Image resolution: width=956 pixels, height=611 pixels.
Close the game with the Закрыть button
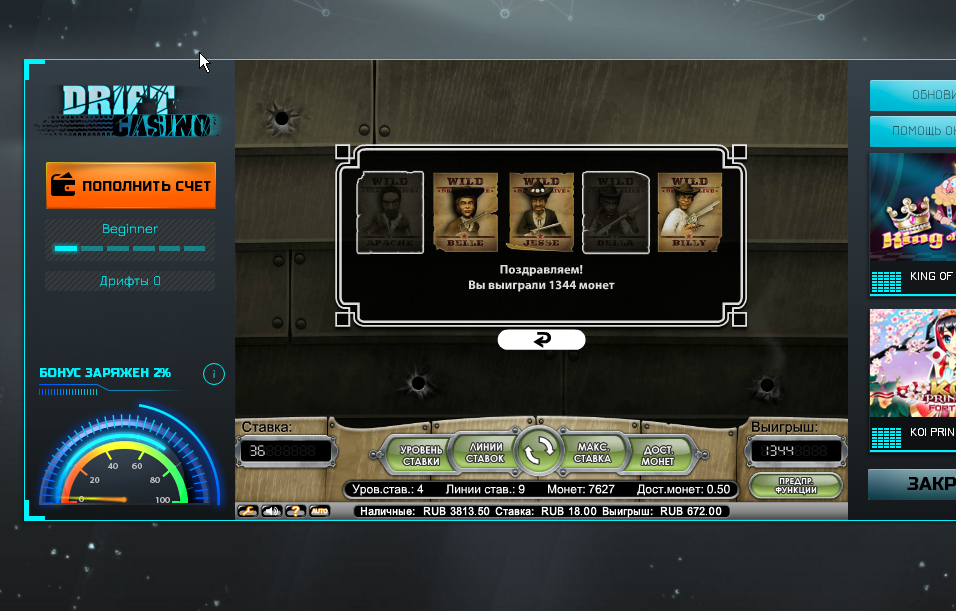point(912,484)
